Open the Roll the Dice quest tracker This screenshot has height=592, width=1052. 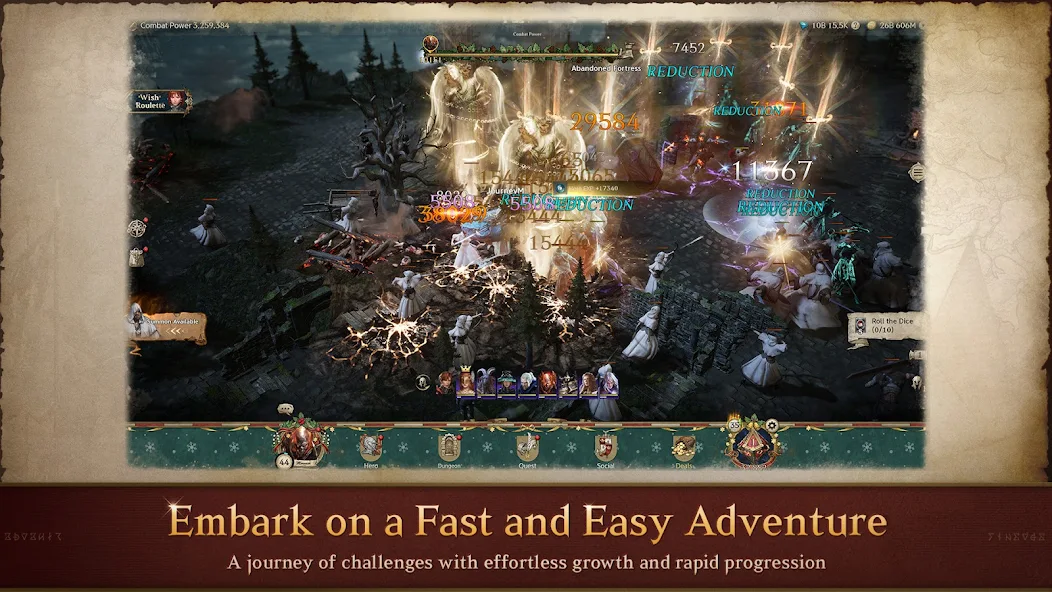[x=886, y=326]
